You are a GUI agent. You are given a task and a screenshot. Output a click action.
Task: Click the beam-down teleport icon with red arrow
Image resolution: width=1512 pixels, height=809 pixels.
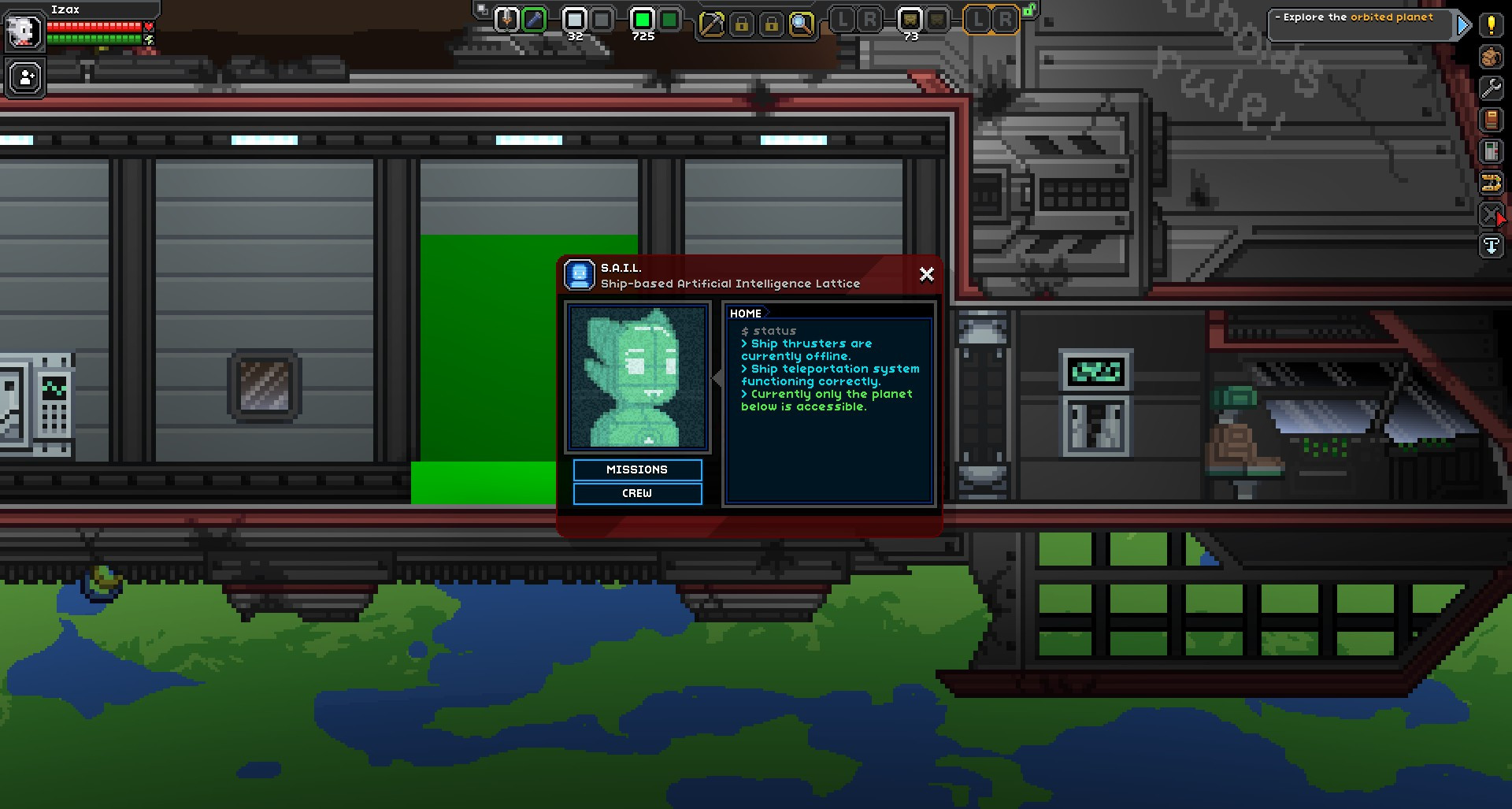point(1491,213)
